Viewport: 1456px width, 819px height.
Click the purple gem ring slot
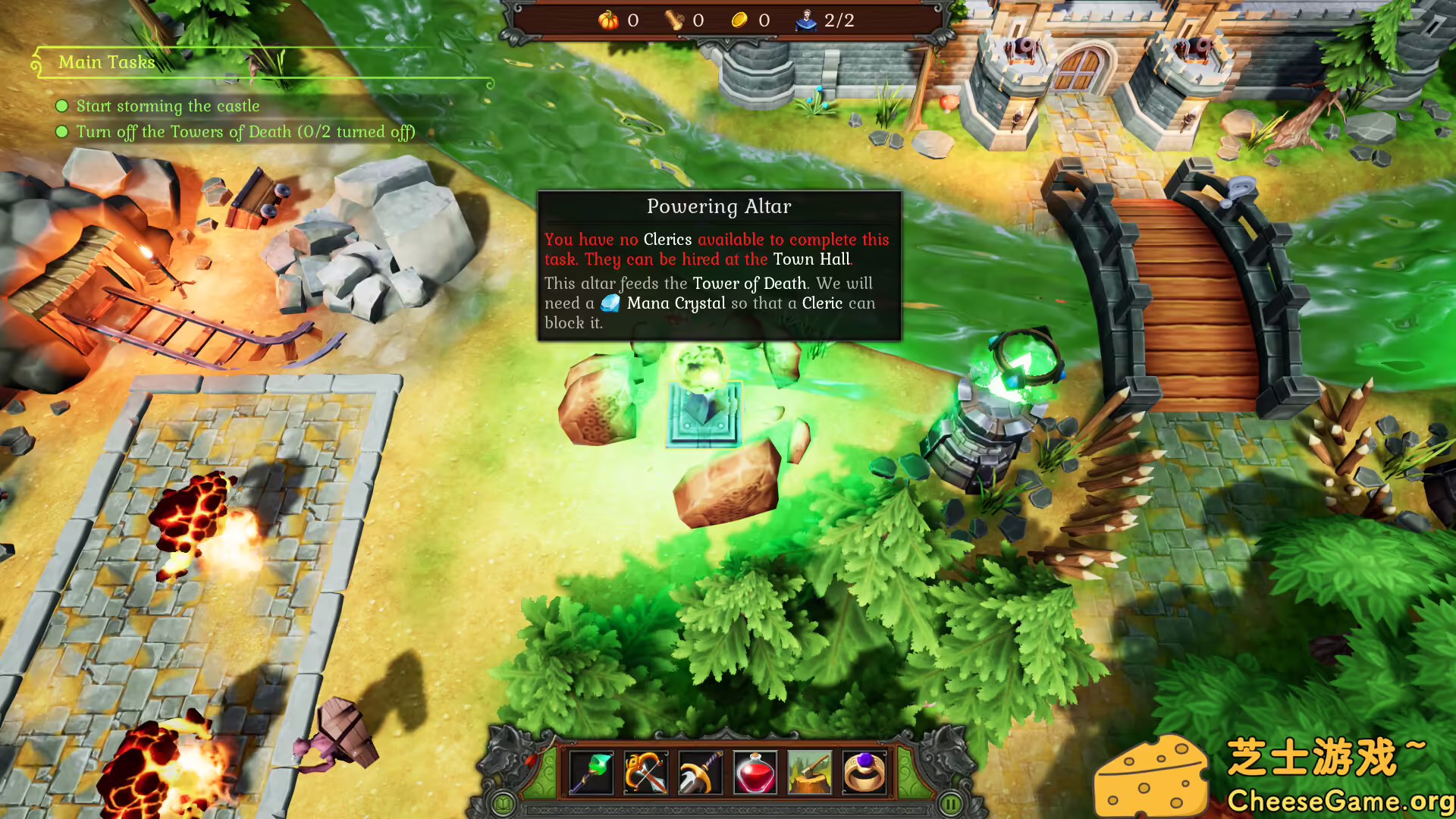coord(864,773)
